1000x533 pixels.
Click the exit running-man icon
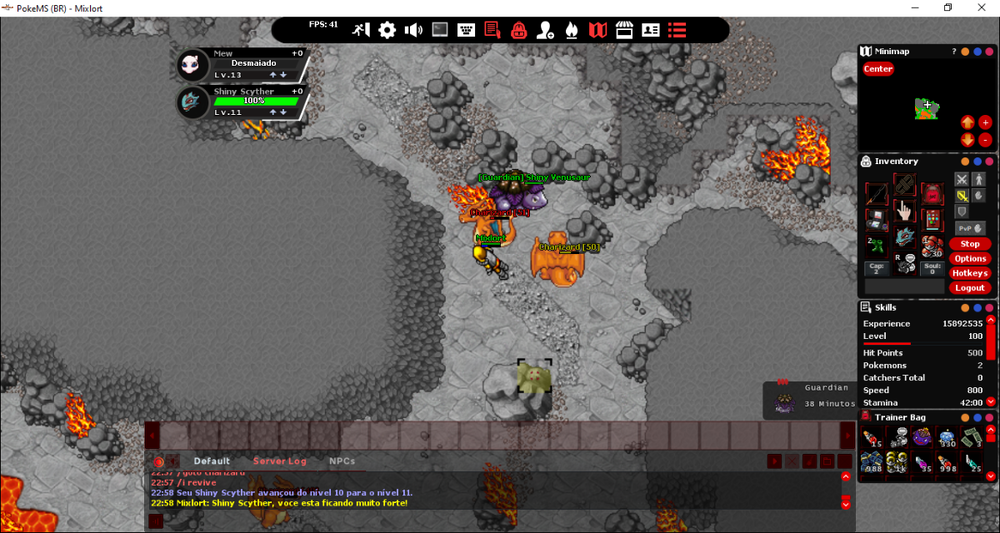(x=361, y=30)
